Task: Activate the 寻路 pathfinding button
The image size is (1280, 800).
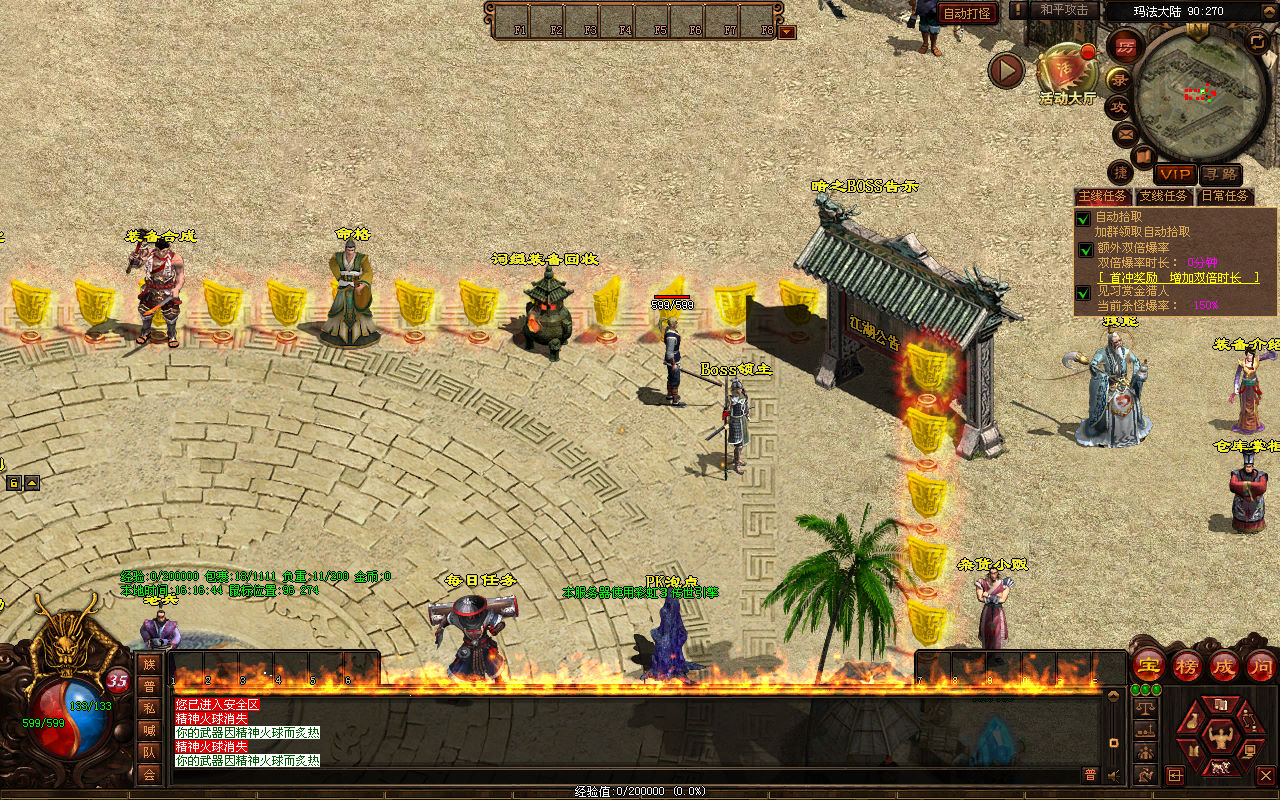Action: pos(1219,174)
